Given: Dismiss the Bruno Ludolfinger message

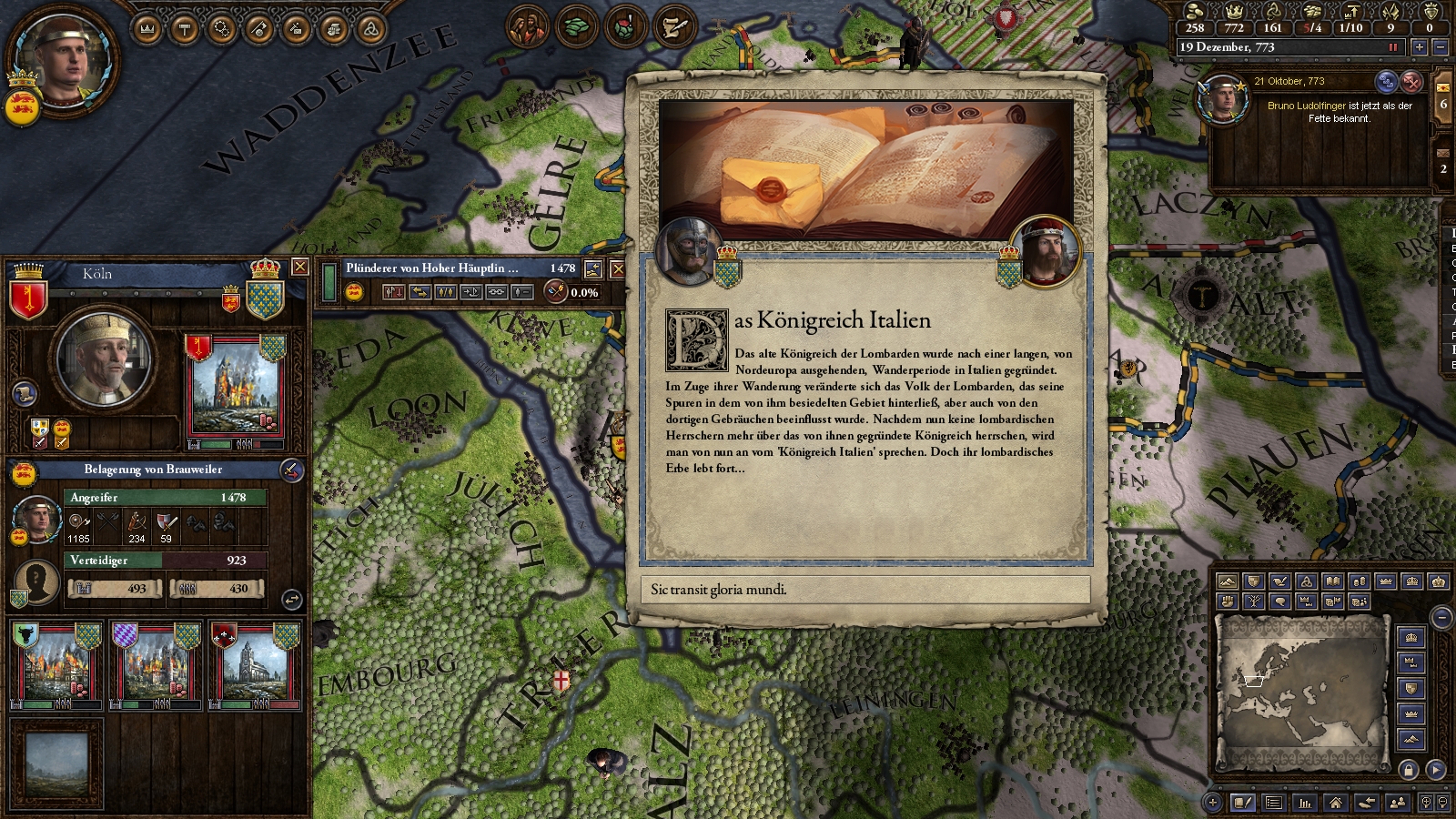Looking at the screenshot, I should tap(1411, 82).
